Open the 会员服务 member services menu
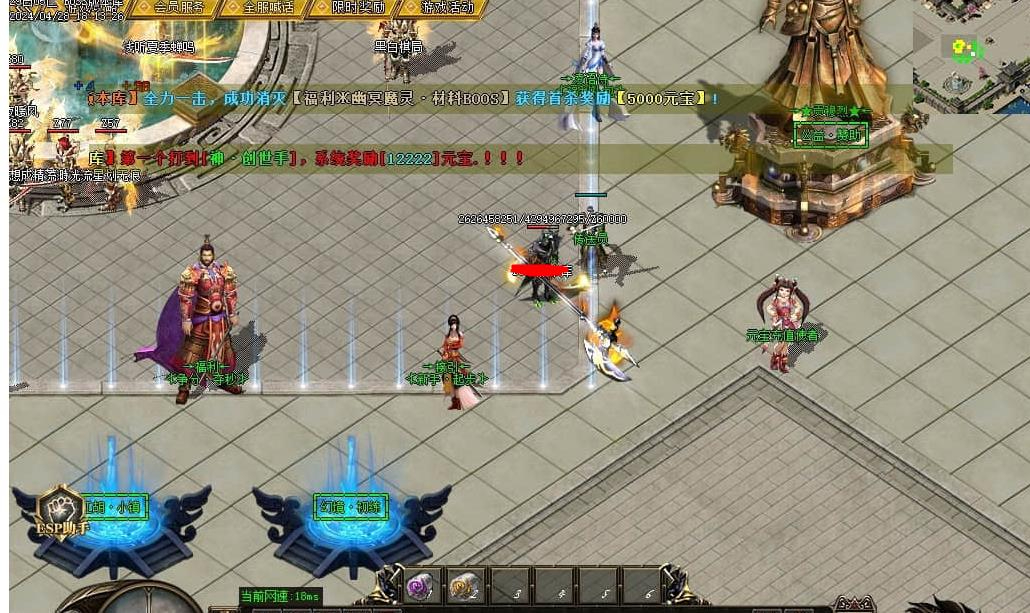 [x=179, y=8]
